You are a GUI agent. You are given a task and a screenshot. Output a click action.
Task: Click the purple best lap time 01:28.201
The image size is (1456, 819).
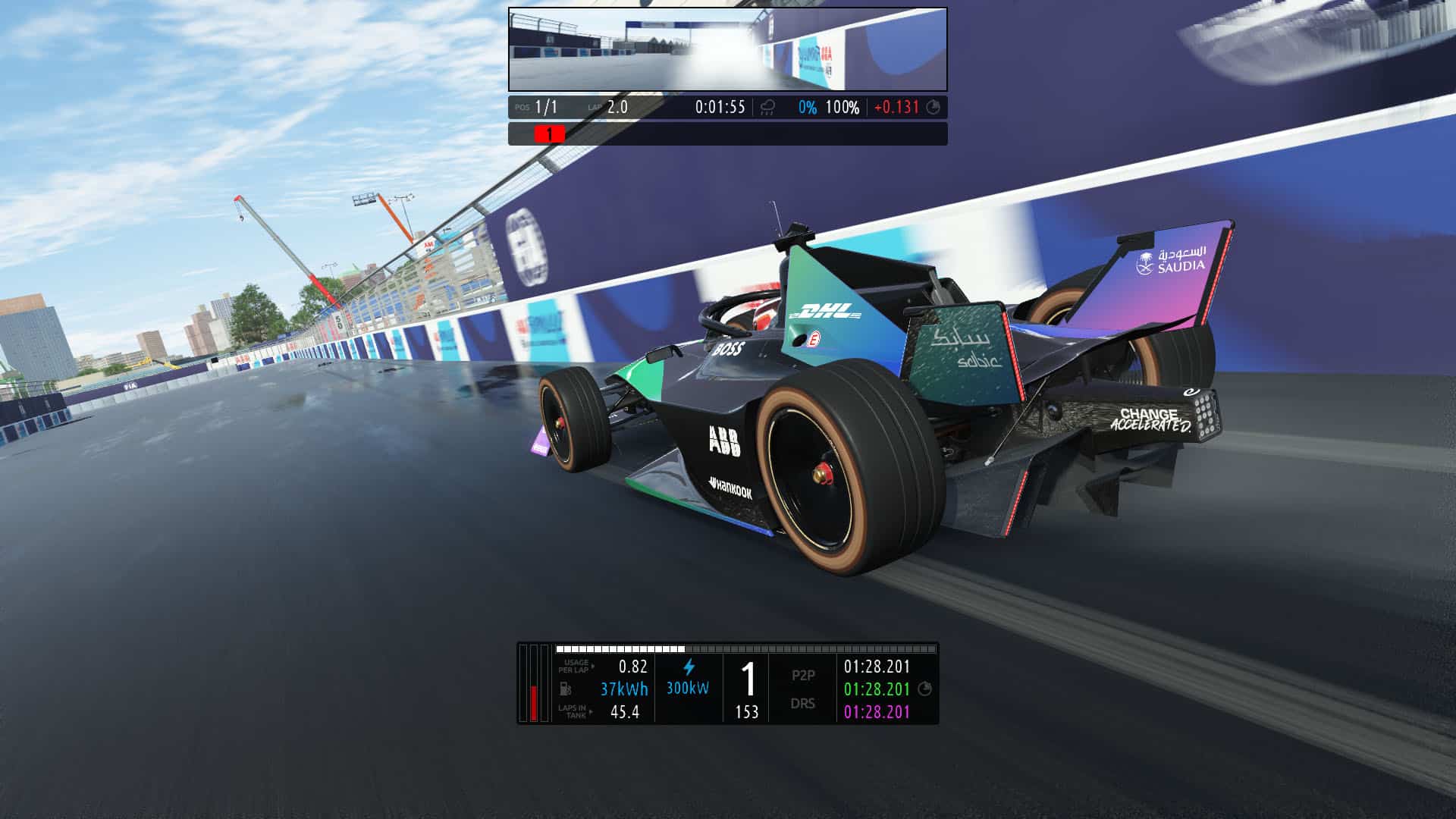pyautogui.click(x=877, y=714)
